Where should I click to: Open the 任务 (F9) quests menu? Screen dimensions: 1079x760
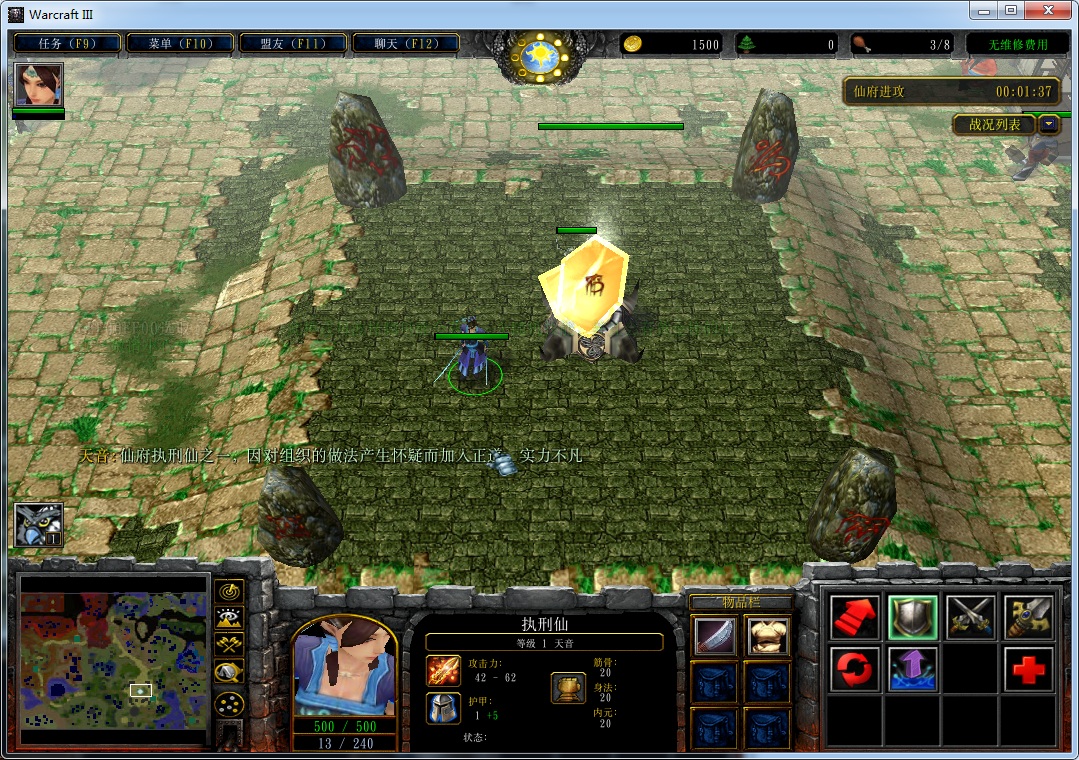click(x=67, y=43)
